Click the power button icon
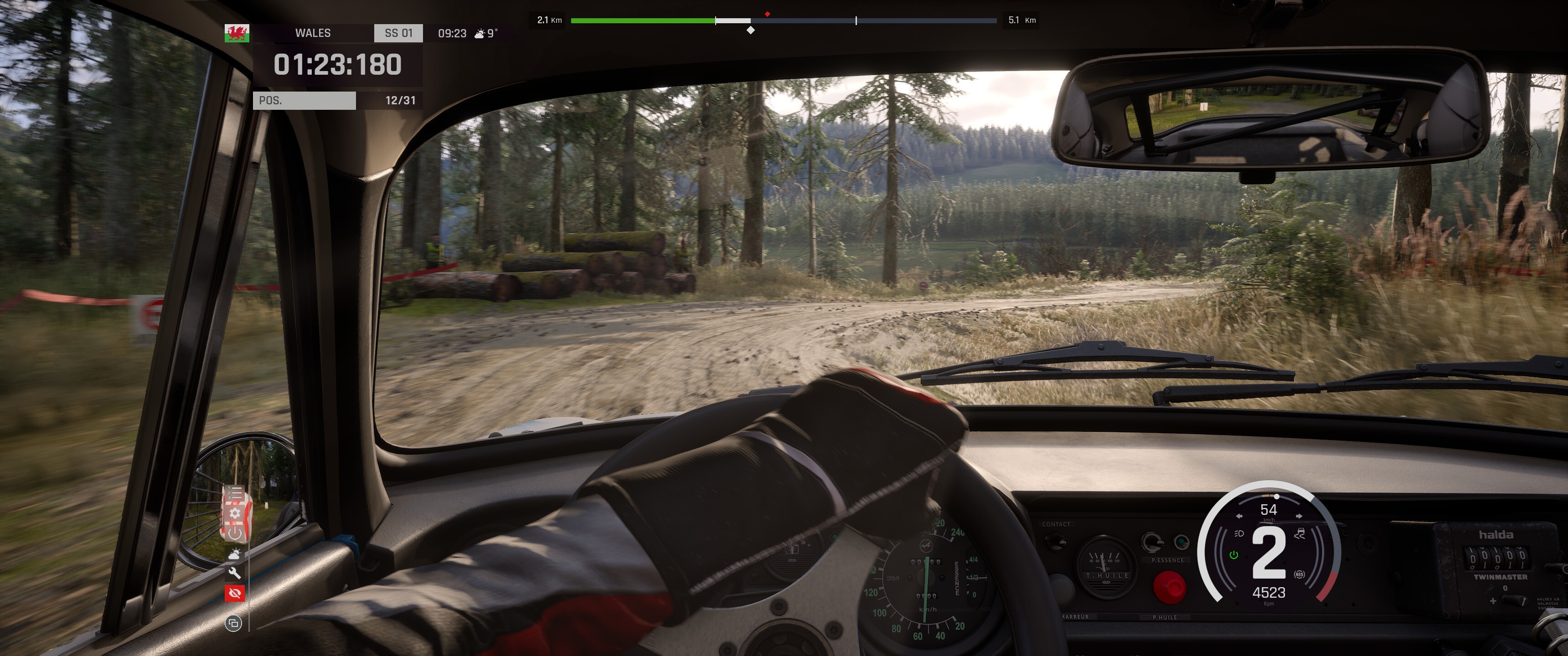This screenshot has height=656, width=1568. click(235, 533)
